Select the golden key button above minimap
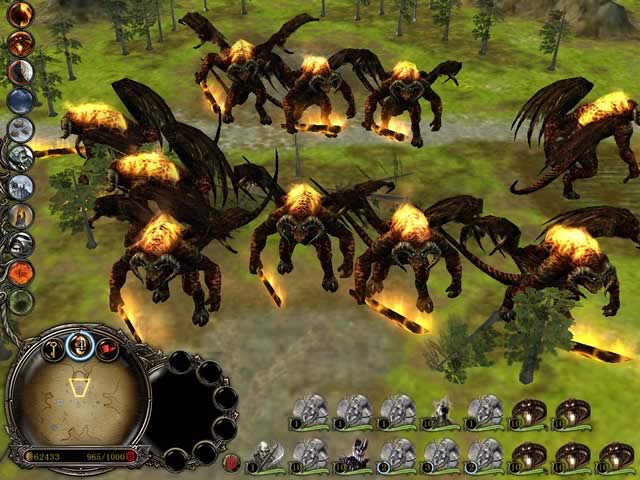 pos(50,348)
